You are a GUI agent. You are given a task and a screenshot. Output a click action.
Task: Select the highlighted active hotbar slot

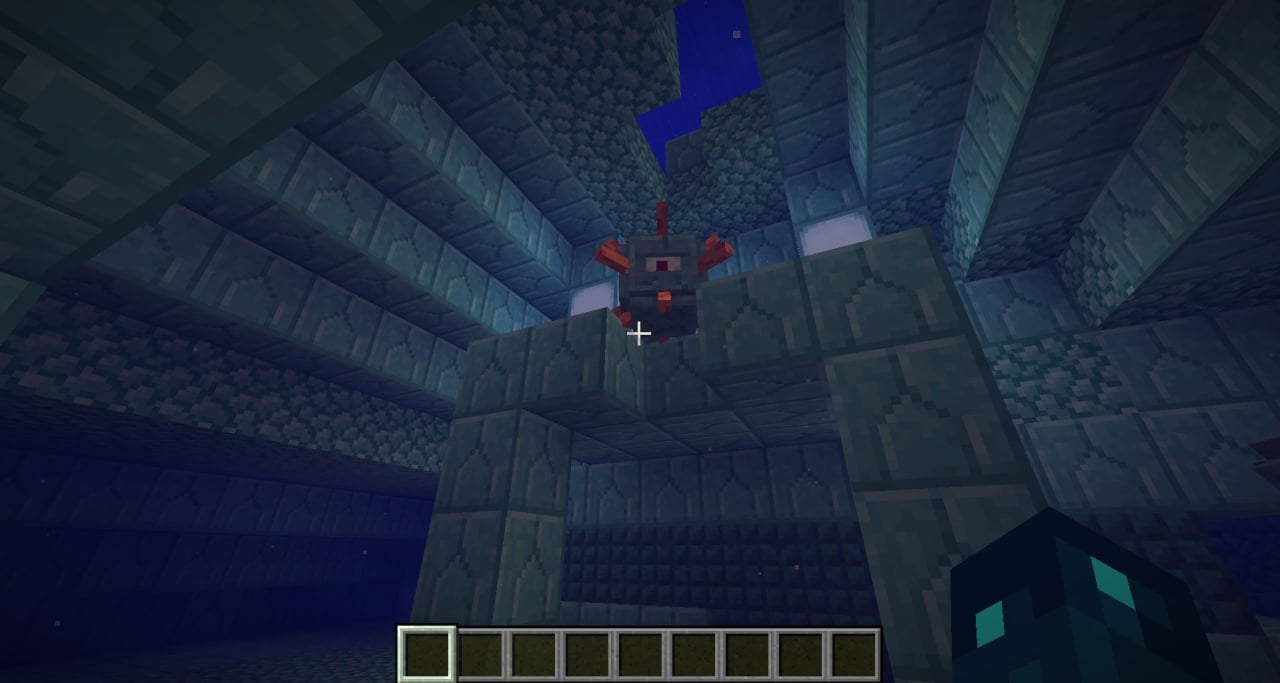428,654
